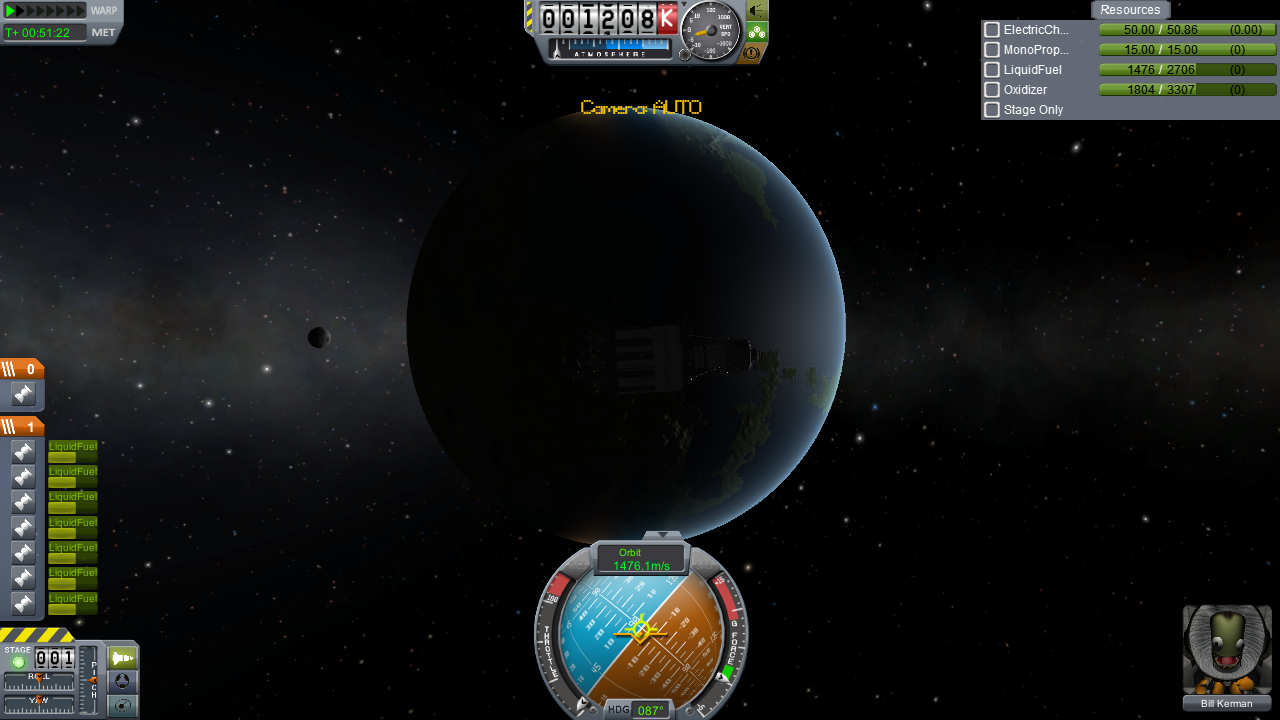This screenshot has height=720, width=1280.
Task: Click the stage 0 part icon
Action: (23, 394)
